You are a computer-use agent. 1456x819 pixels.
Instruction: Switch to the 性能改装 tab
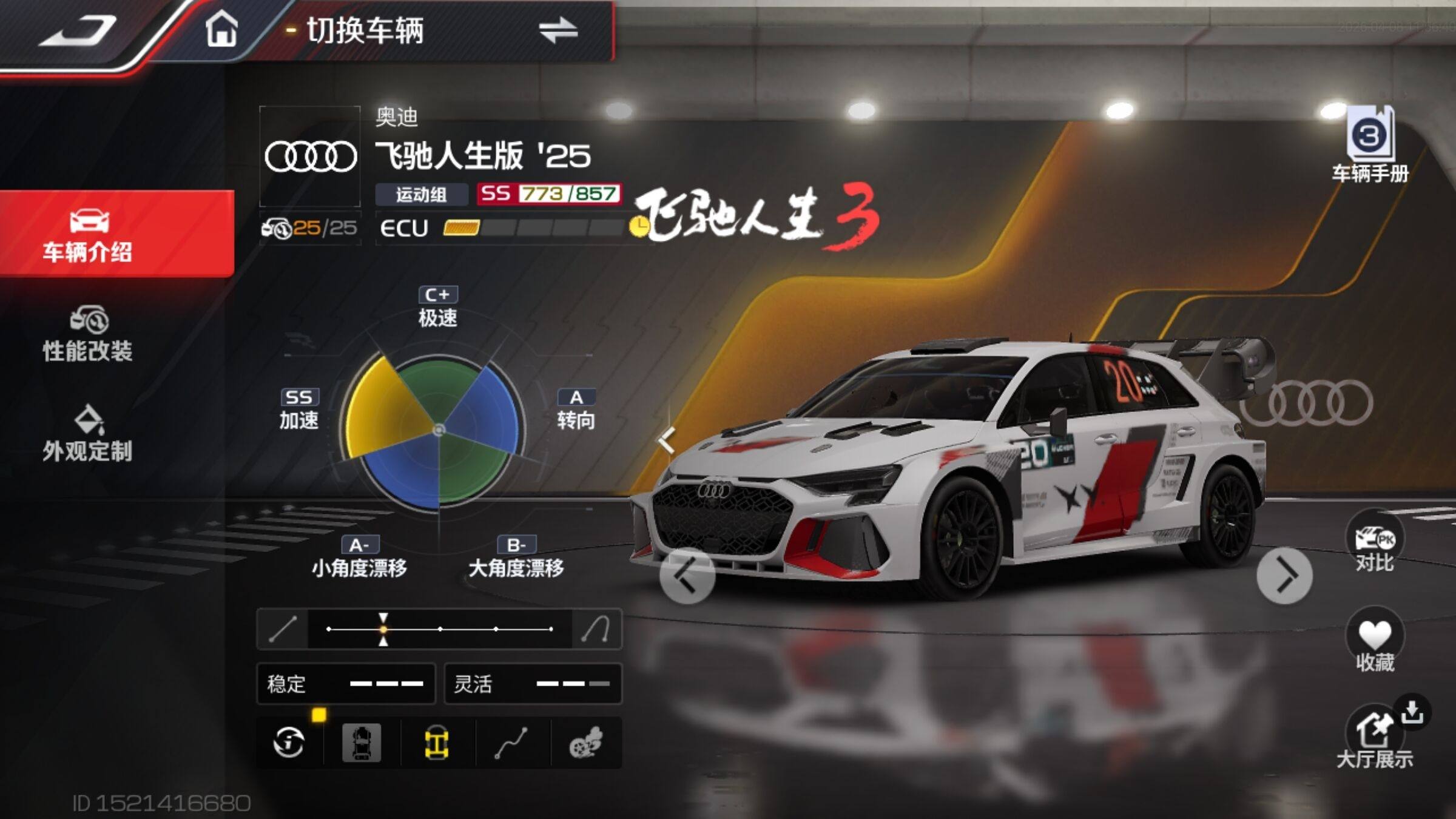click(x=89, y=335)
